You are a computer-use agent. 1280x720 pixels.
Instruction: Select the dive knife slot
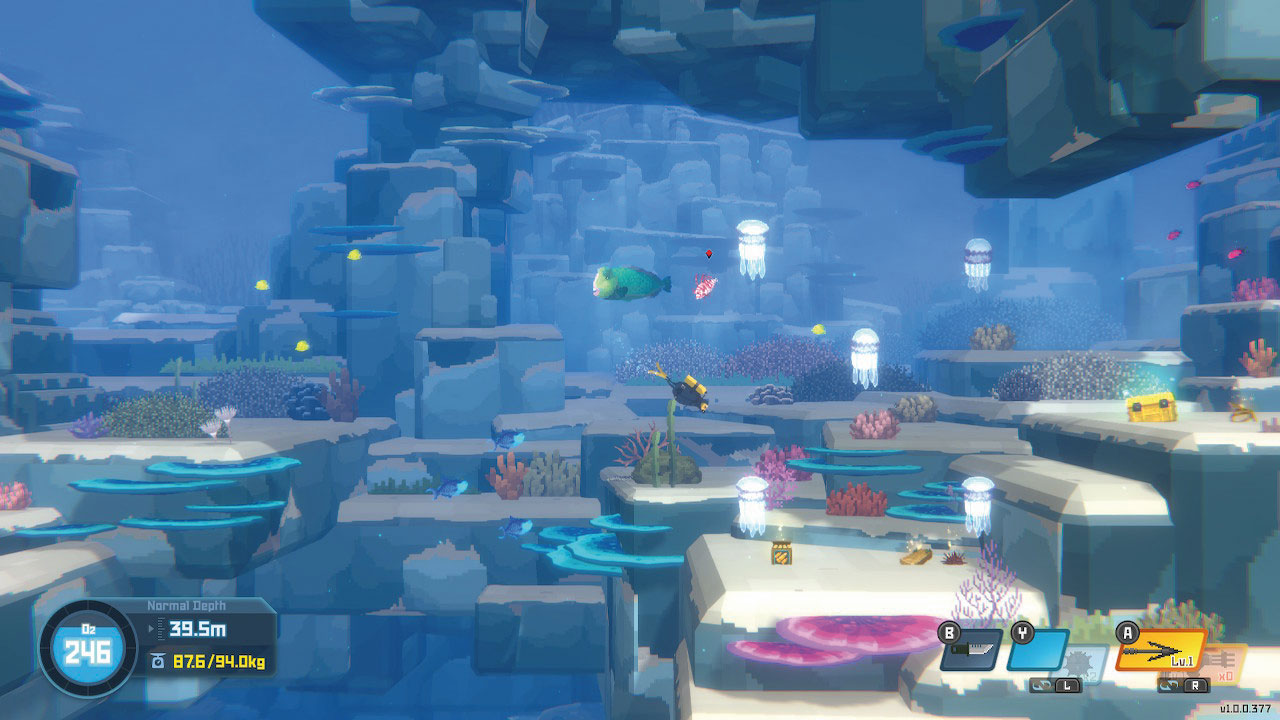971,651
